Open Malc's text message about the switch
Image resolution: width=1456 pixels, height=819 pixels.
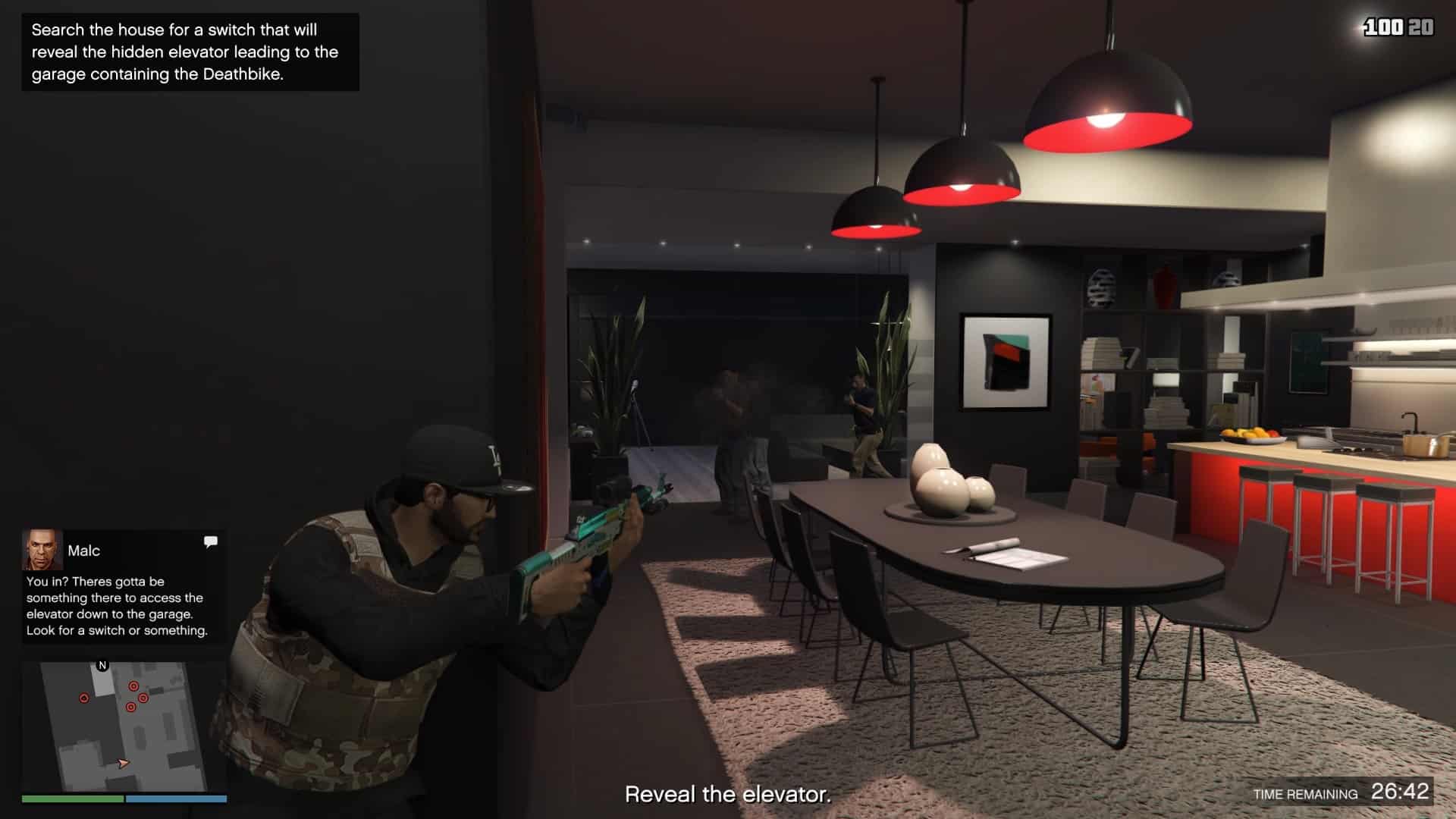coord(117,606)
